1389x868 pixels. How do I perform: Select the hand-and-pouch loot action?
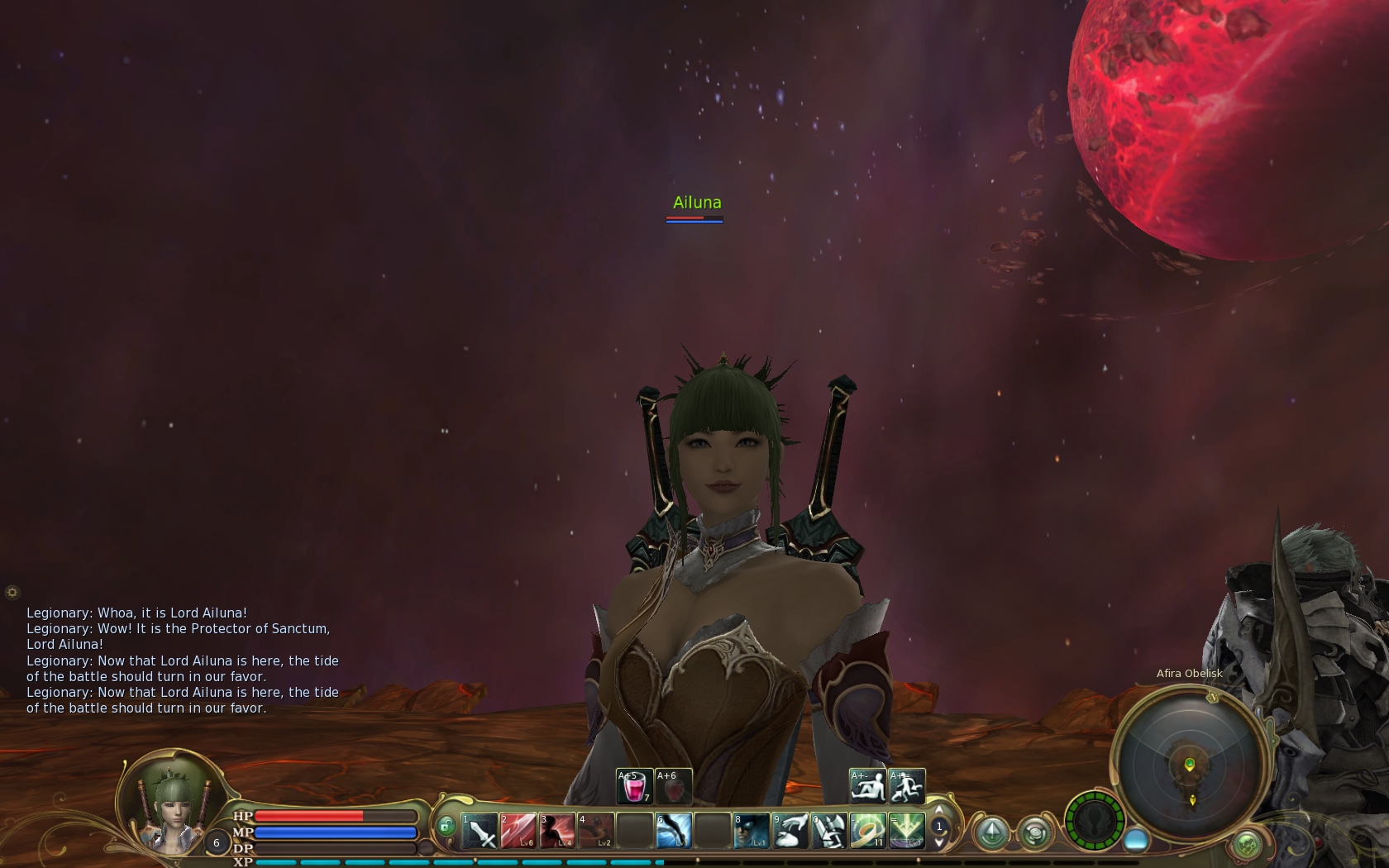(x=790, y=830)
